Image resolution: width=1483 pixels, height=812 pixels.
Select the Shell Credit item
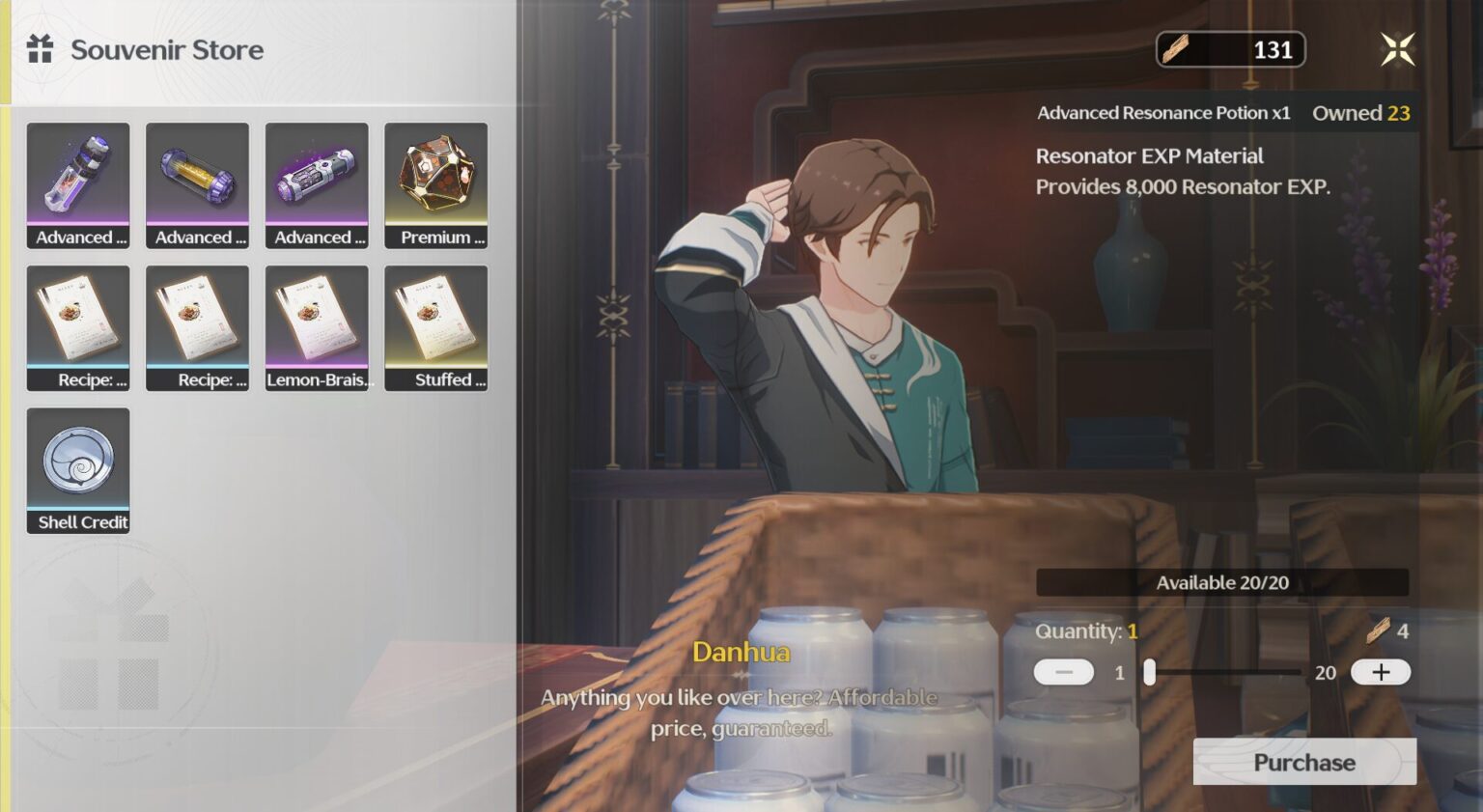pyautogui.click(x=78, y=469)
